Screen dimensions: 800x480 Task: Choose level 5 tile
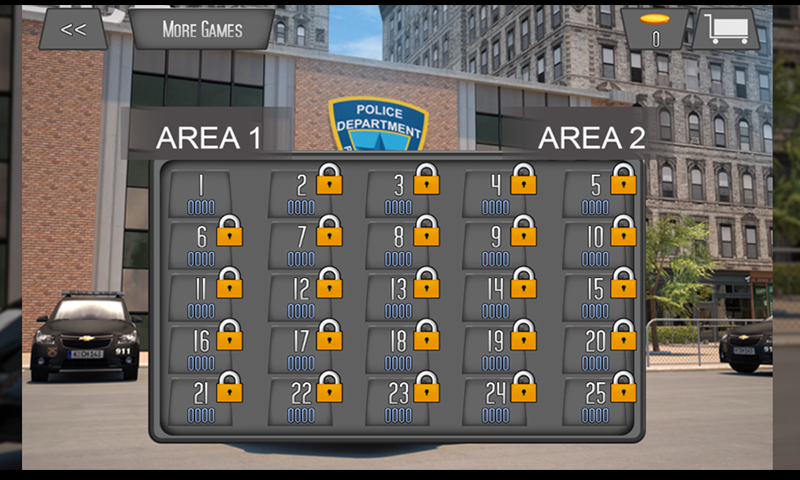[x=597, y=193]
